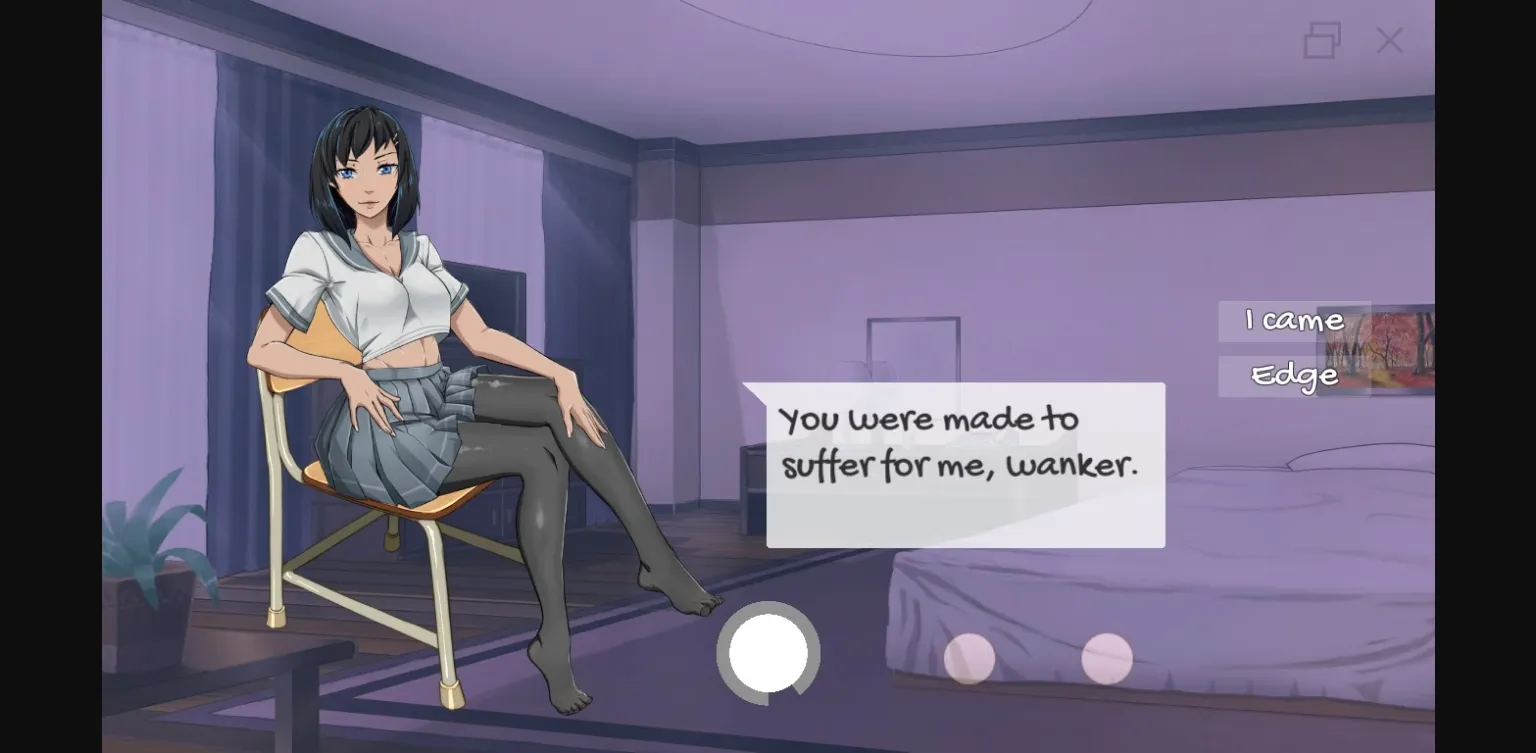Click the circular progress ring control
Viewport: 1536px width, 753px height.
(768, 652)
